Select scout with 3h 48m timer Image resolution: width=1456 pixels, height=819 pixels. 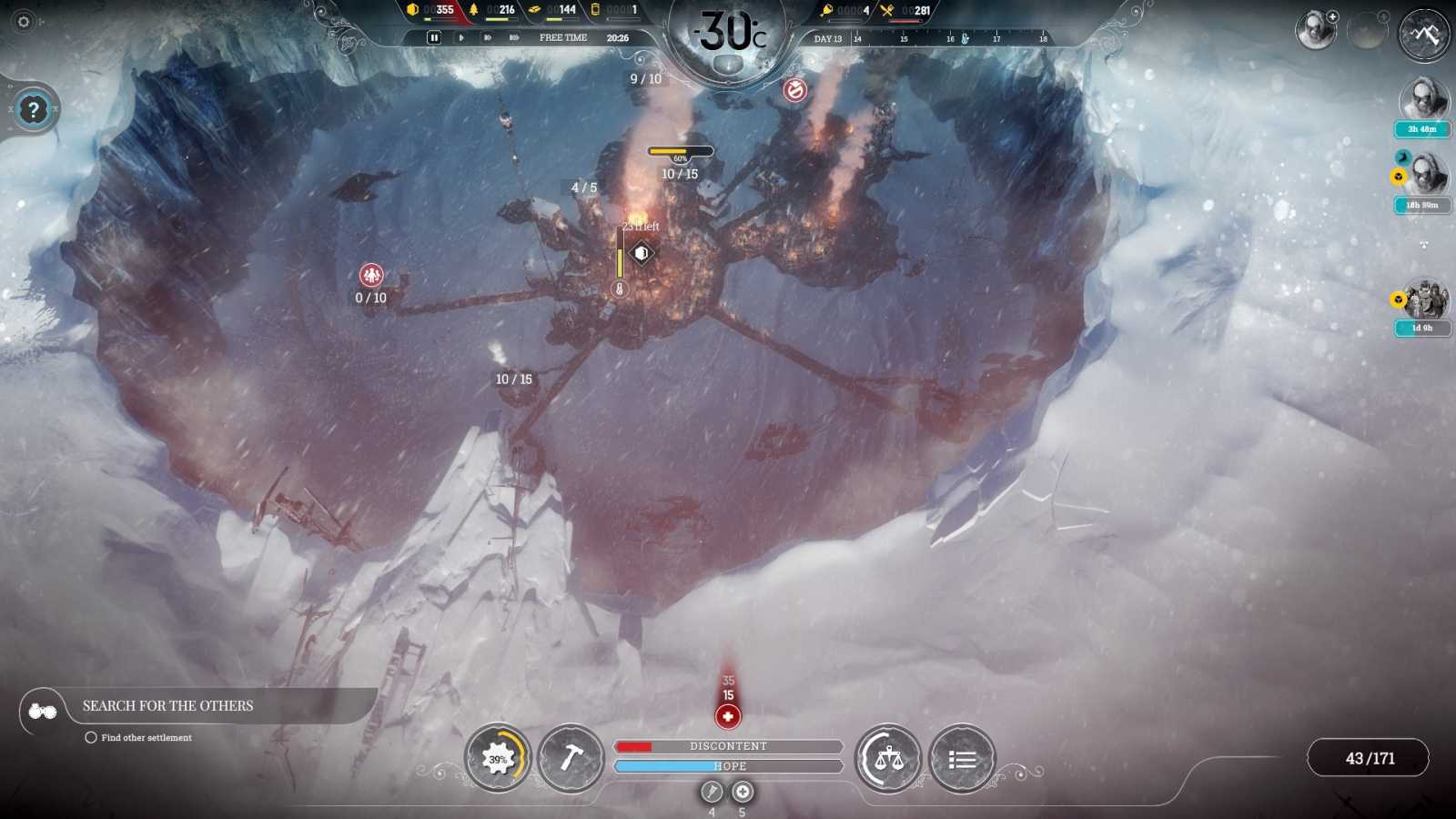click(1423, 100)
